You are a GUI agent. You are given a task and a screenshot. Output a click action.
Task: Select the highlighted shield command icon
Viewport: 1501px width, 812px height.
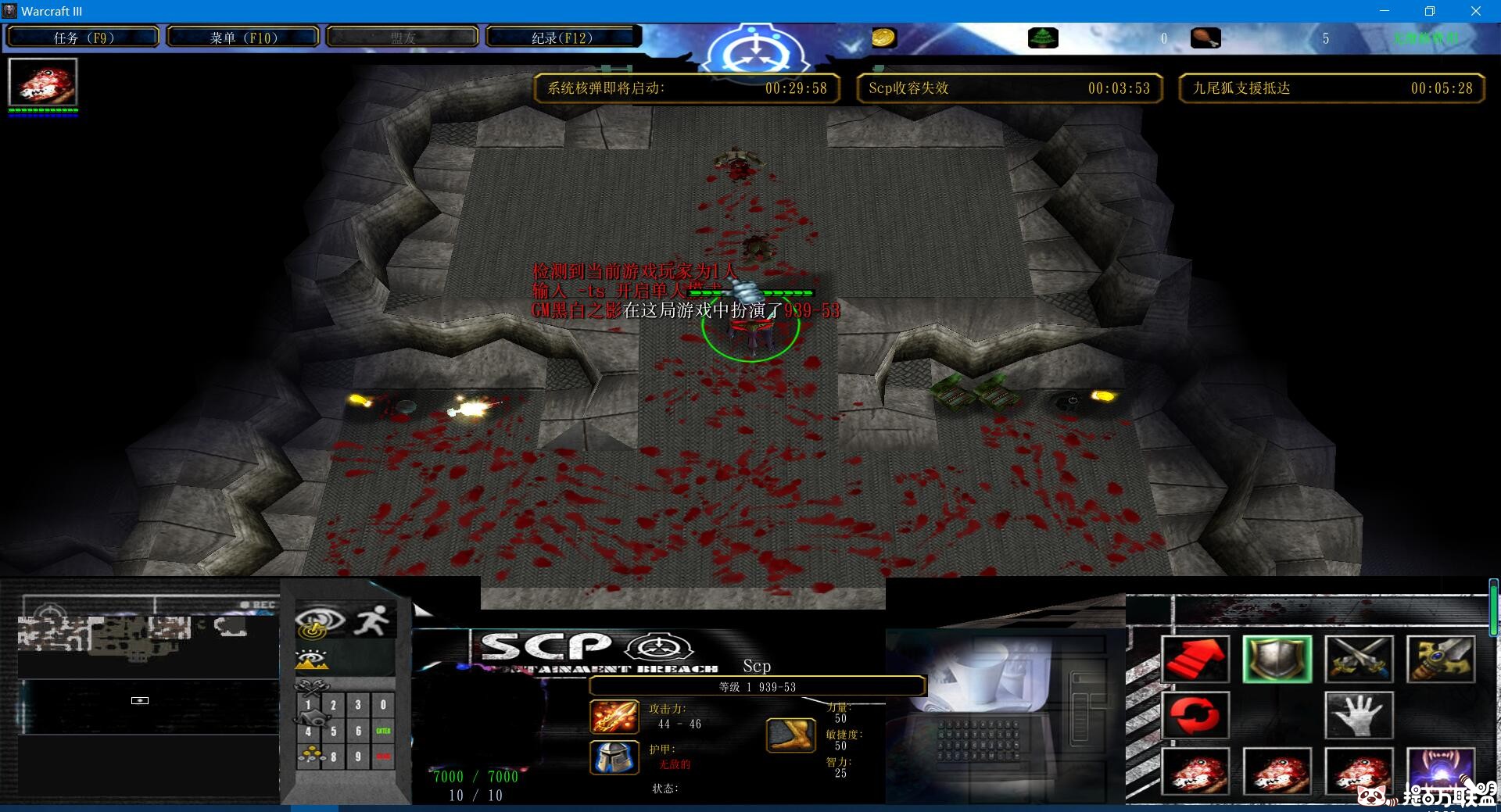pyautogui.click(x=1277, y=659)
